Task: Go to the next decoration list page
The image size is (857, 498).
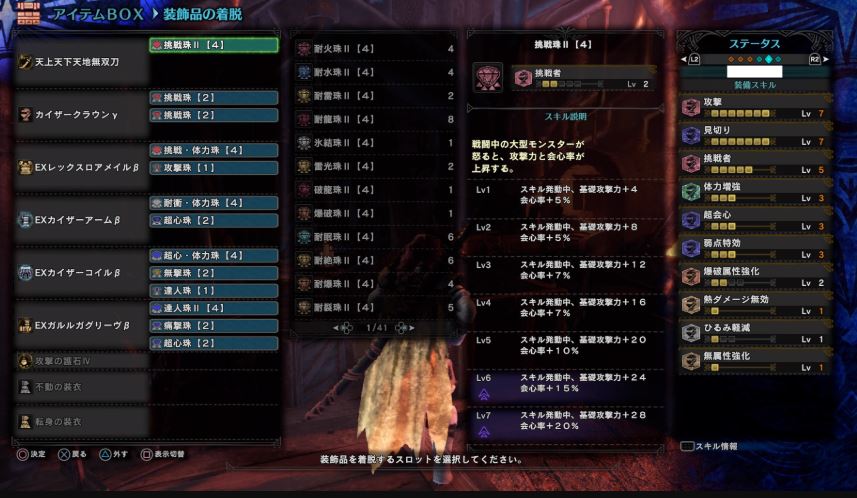Action: (x=404, y=327)
